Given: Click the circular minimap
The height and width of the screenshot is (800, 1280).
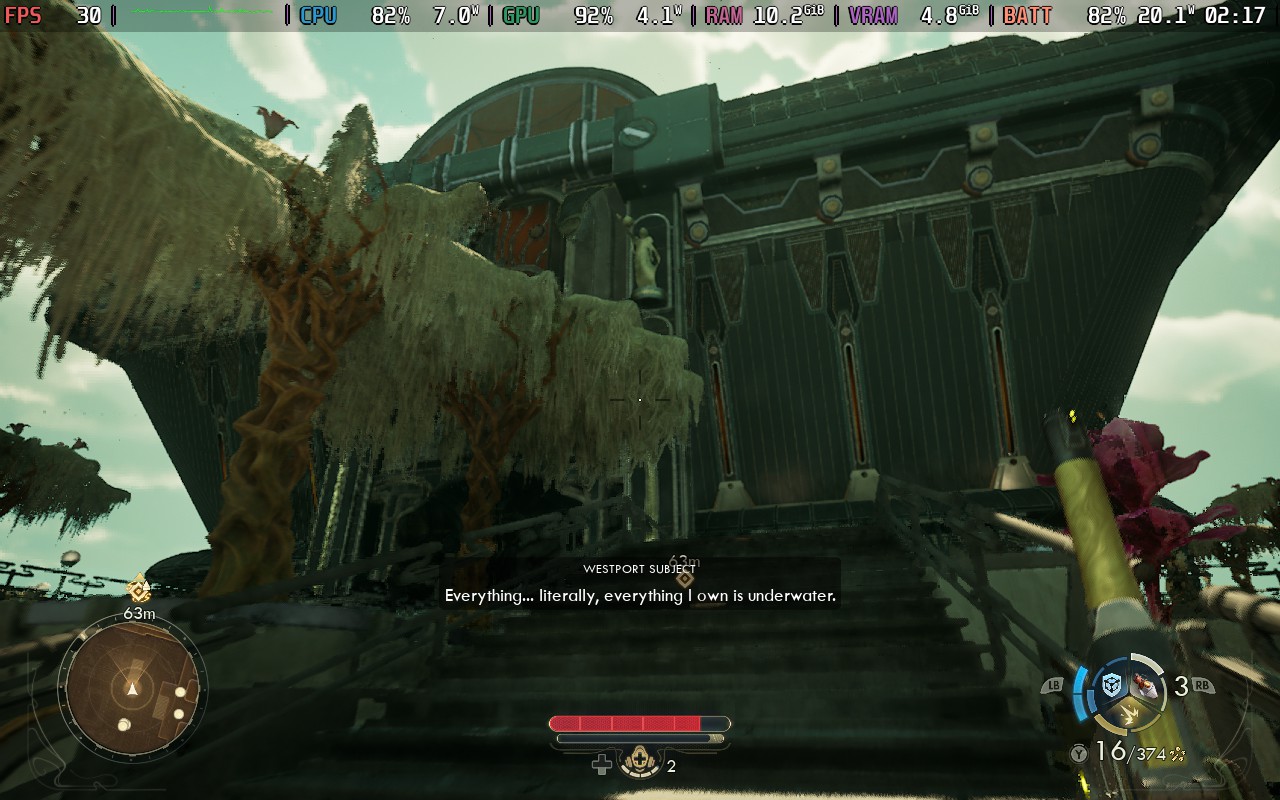Looking at the screenshot, I should click(x=132, y=688).
